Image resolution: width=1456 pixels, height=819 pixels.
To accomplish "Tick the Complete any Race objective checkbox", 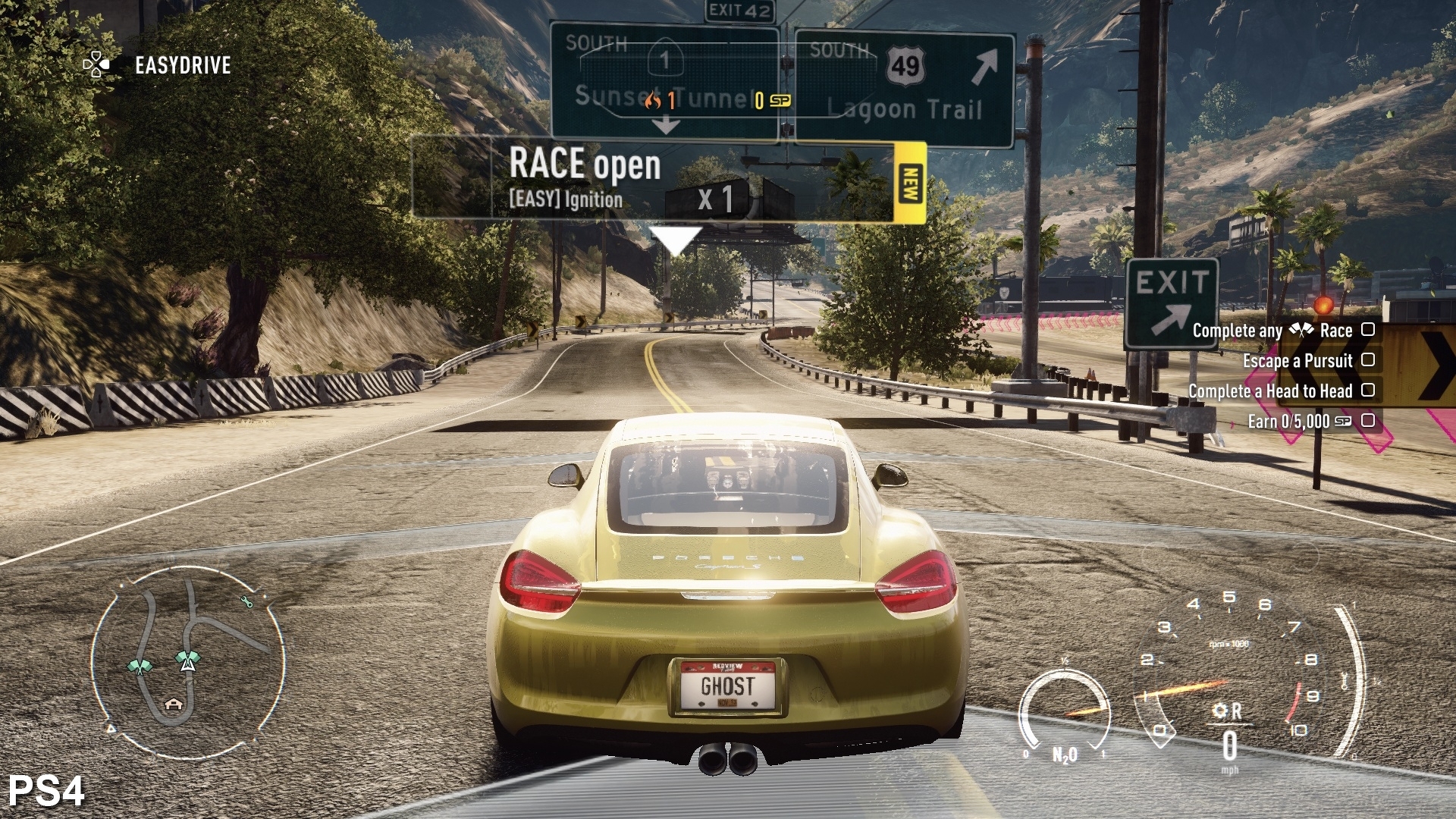I will [1368, 330].
